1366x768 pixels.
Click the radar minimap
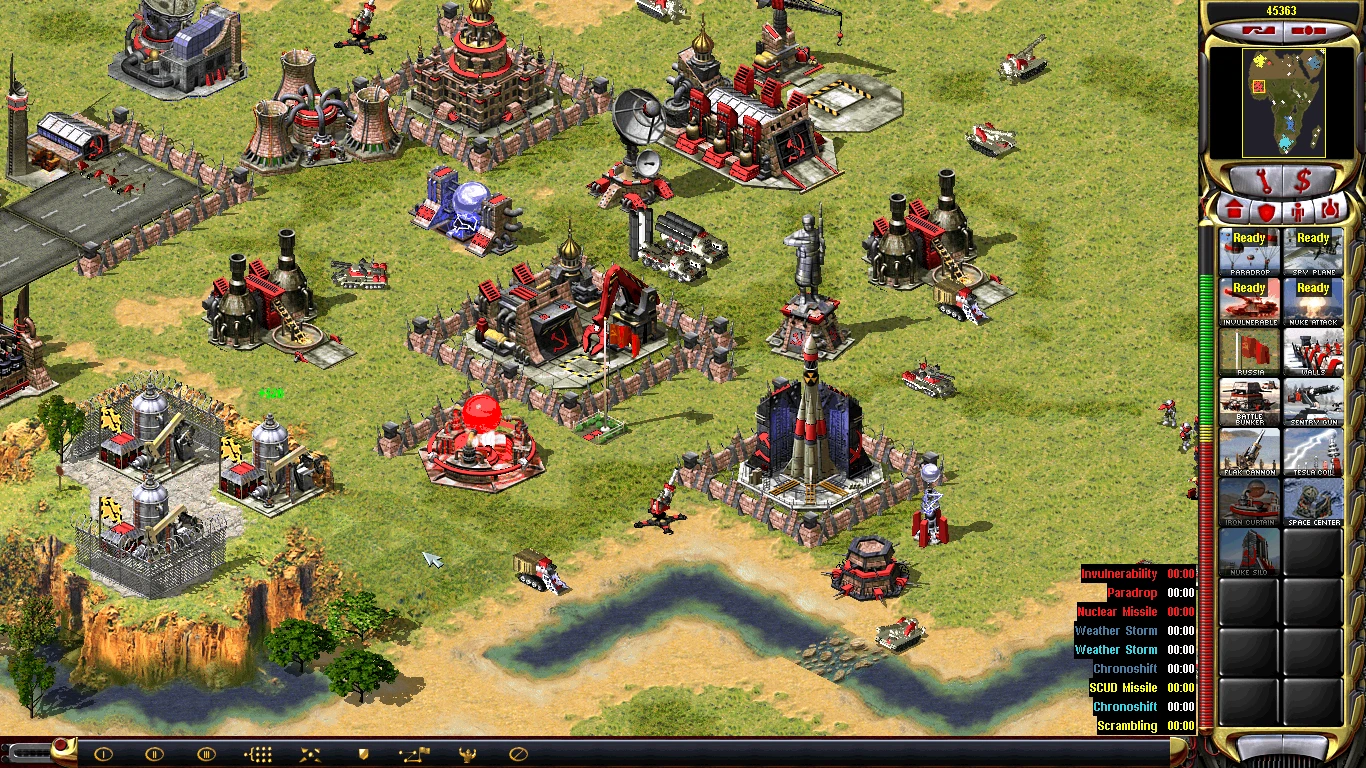pyautogui.click(x=1283, y=103)
